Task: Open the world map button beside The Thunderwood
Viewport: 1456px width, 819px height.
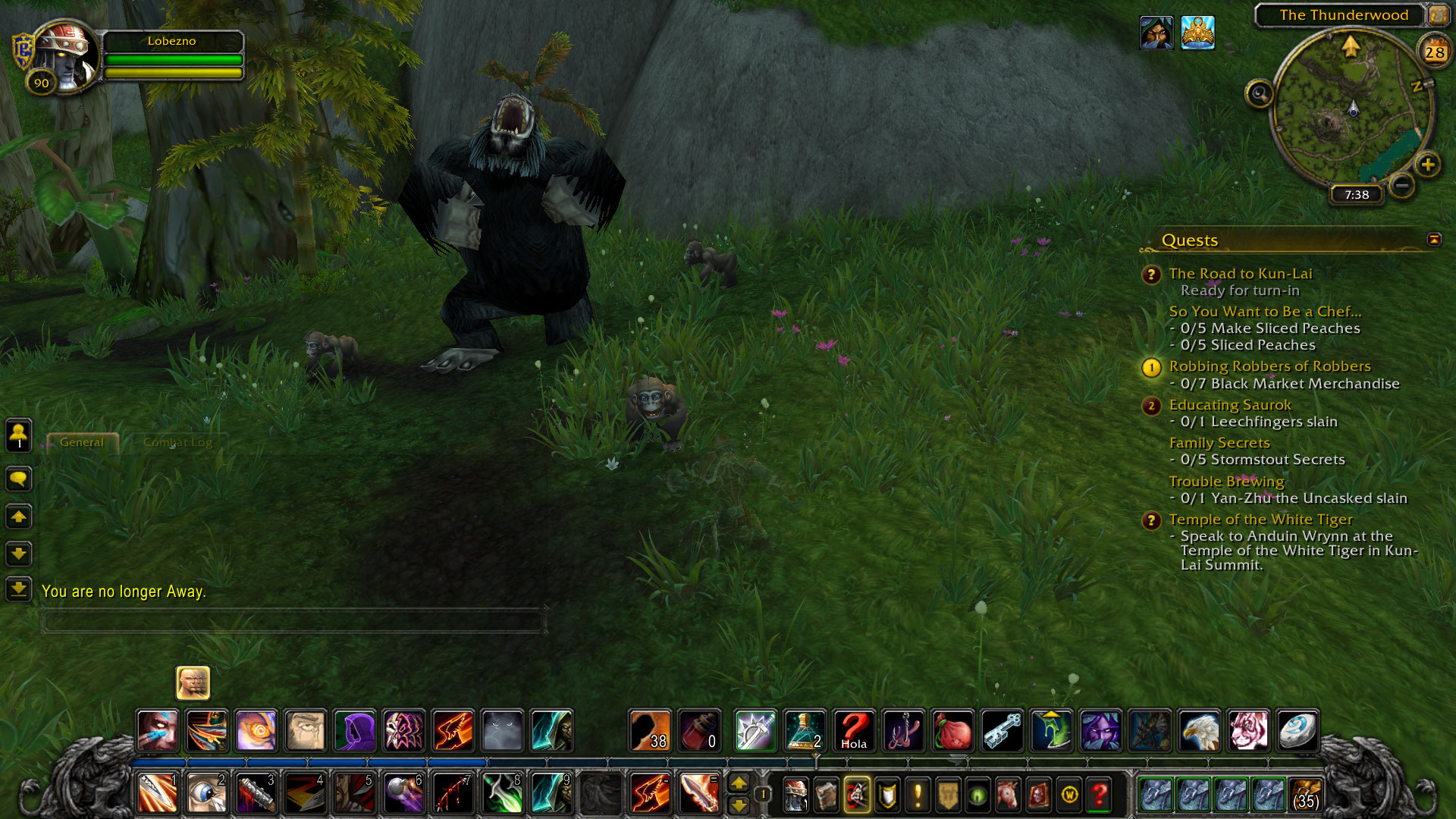Action: pyautogui.click(x=1438, y=14)
